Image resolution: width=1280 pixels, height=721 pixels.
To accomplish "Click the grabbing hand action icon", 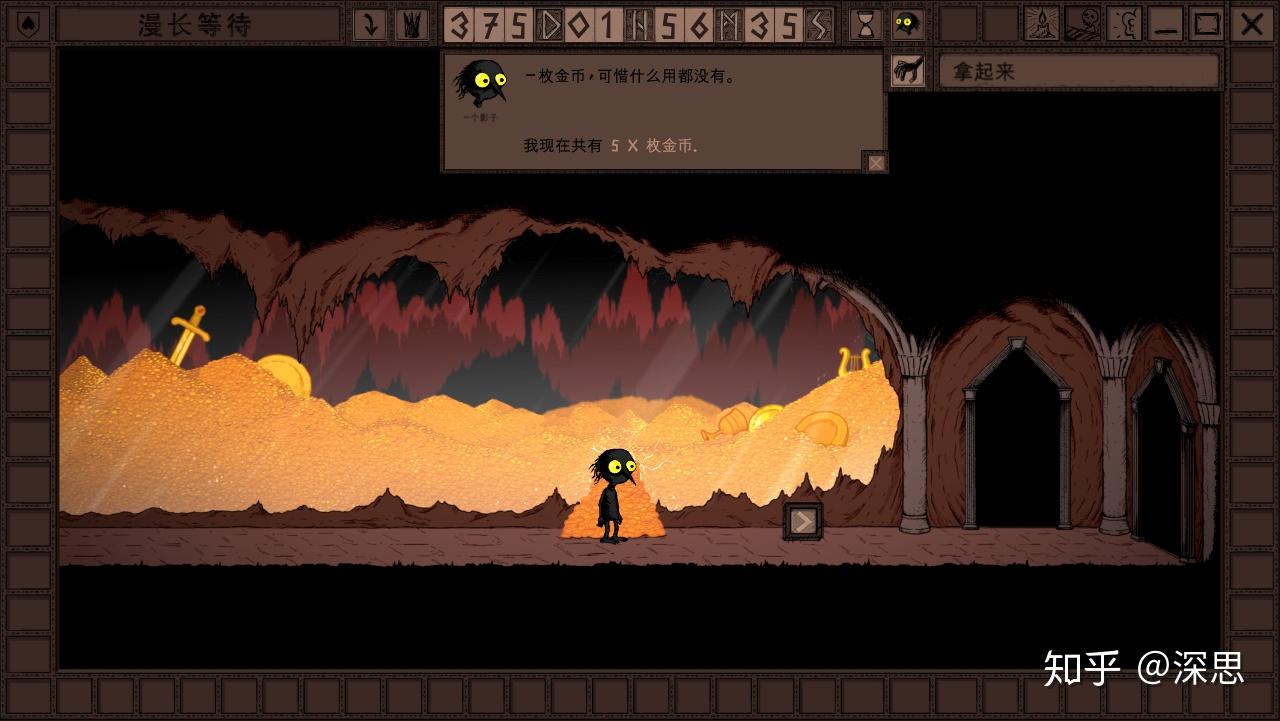I will coord(908,71).
